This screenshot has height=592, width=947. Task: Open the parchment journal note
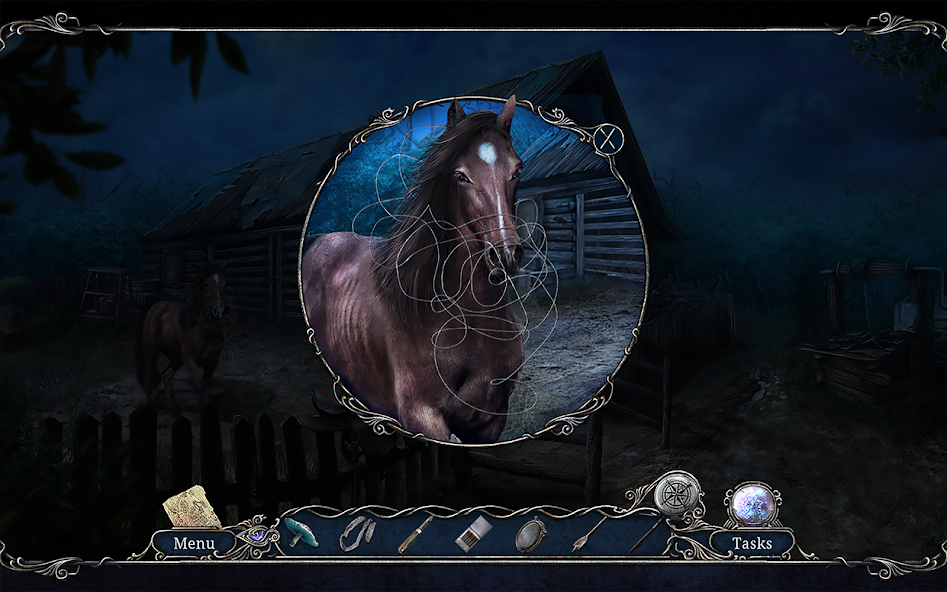pyautogui.click(x=193, y=506)
